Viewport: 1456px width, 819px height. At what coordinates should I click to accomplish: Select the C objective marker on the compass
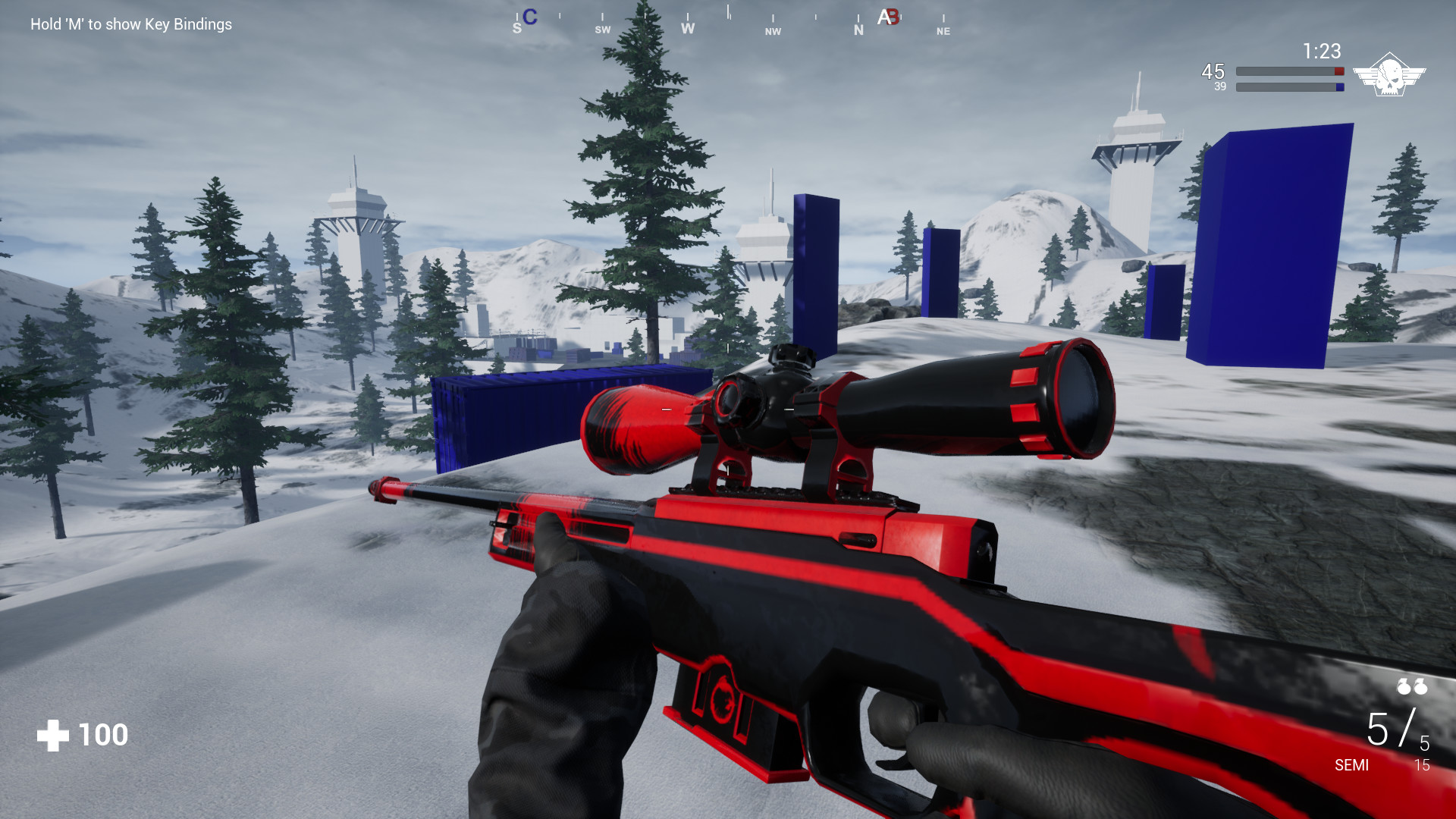(x=530, y=17)
